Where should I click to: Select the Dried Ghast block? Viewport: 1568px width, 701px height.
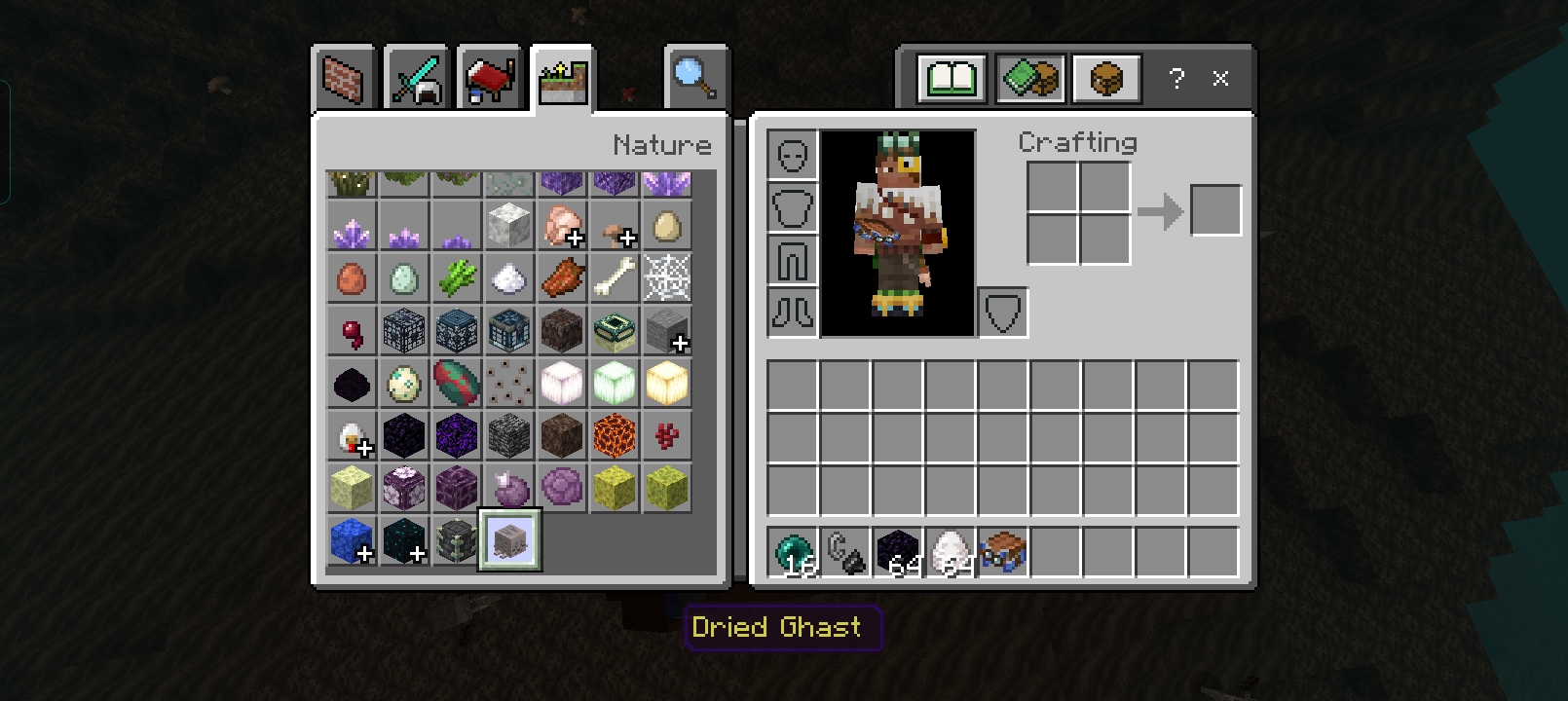coord(509,539)
